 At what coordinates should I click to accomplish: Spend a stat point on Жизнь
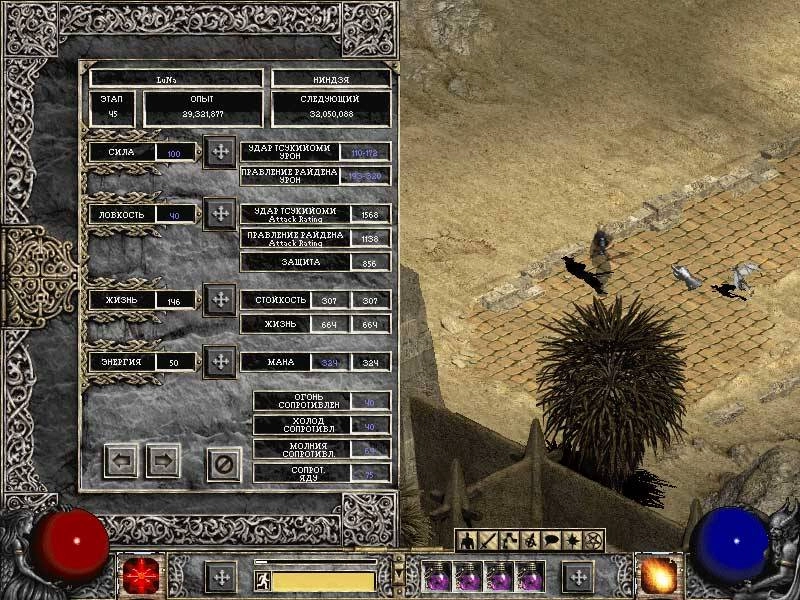tap(220, 299)
